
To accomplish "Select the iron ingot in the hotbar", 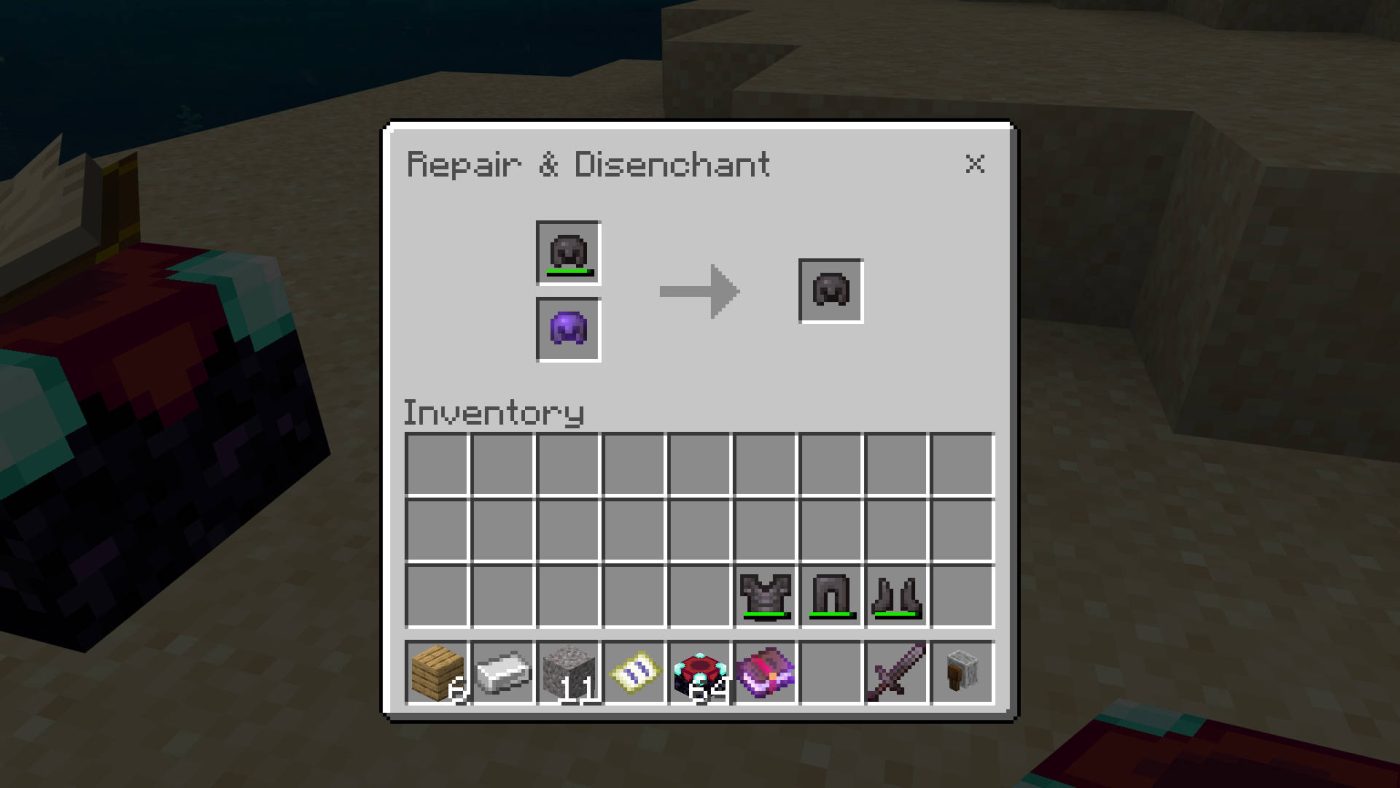I will pyautogui.click(x=505, y=671).
